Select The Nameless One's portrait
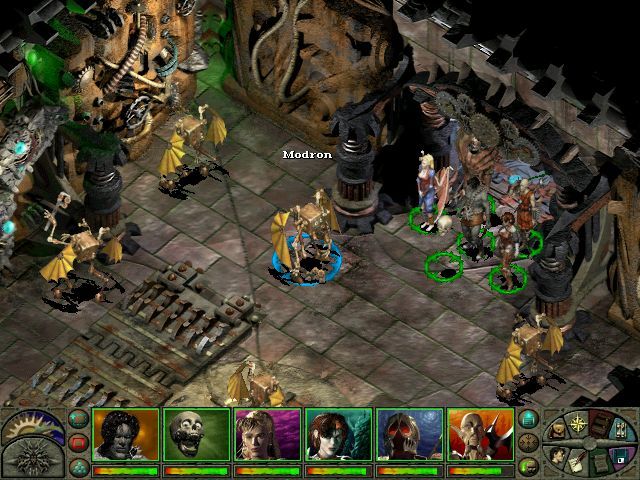 tap(125, 435)
